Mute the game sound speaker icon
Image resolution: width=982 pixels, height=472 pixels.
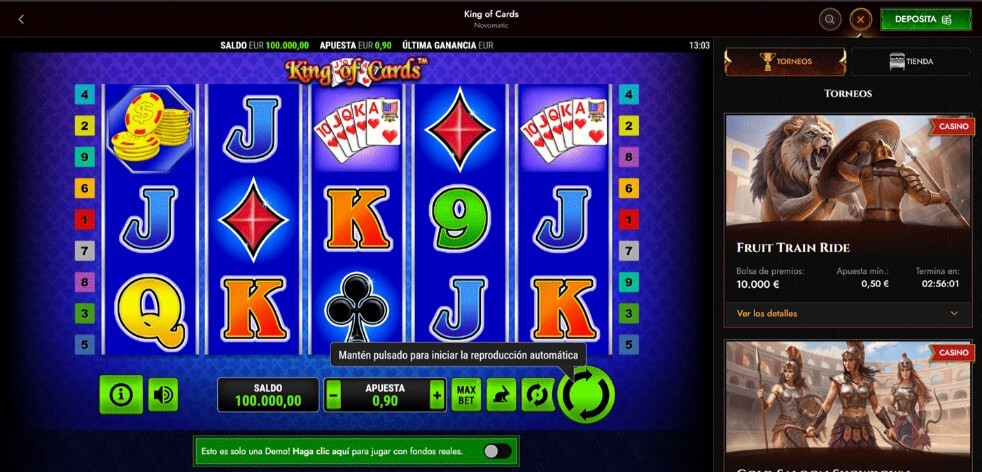pyautogui.click(x=162, y=395)
